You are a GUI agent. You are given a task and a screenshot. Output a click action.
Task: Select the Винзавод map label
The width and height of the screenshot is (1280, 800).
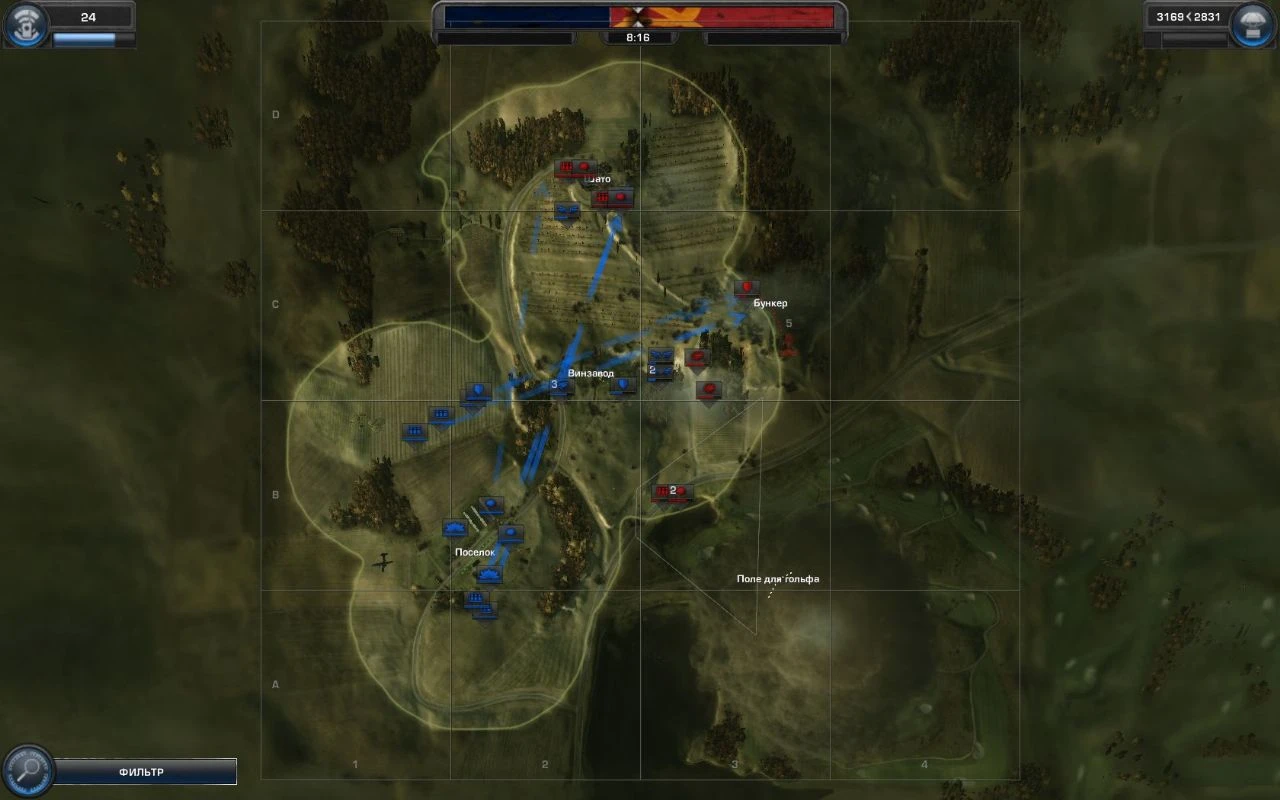pyautogui.click(x=591, y=373)
